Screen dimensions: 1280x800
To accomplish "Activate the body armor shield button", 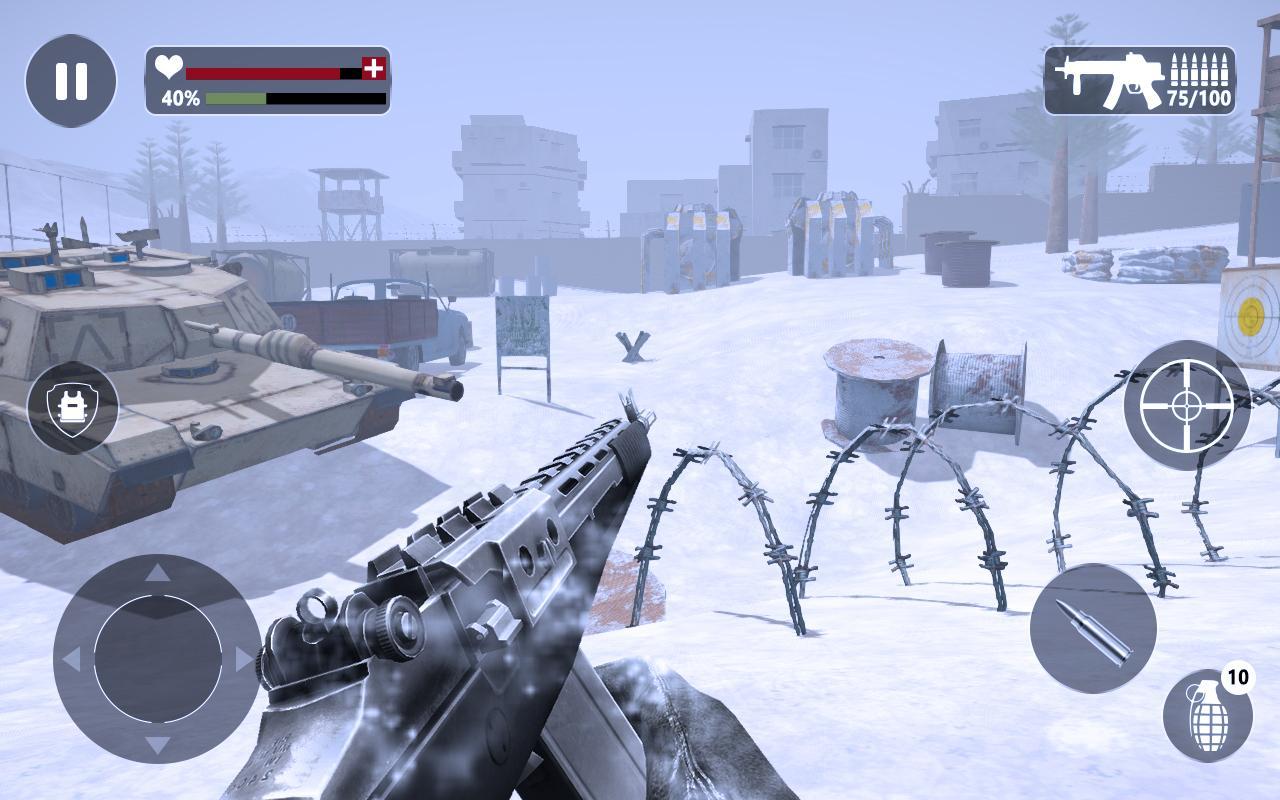I will tap(72, 407).
